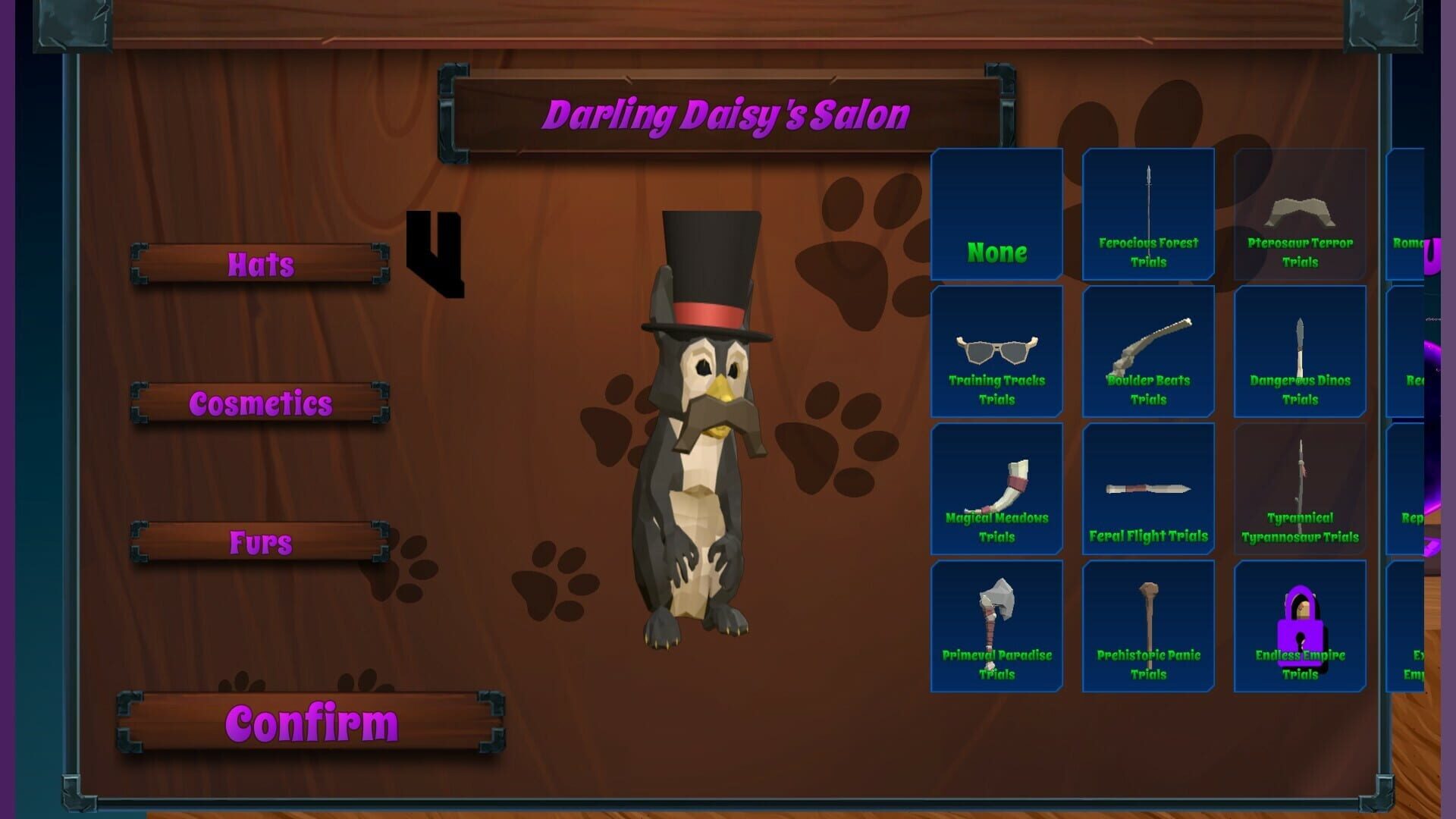Select the Boulder Beats Trials bone hat
The image size is (1456, 819).
1147,353
